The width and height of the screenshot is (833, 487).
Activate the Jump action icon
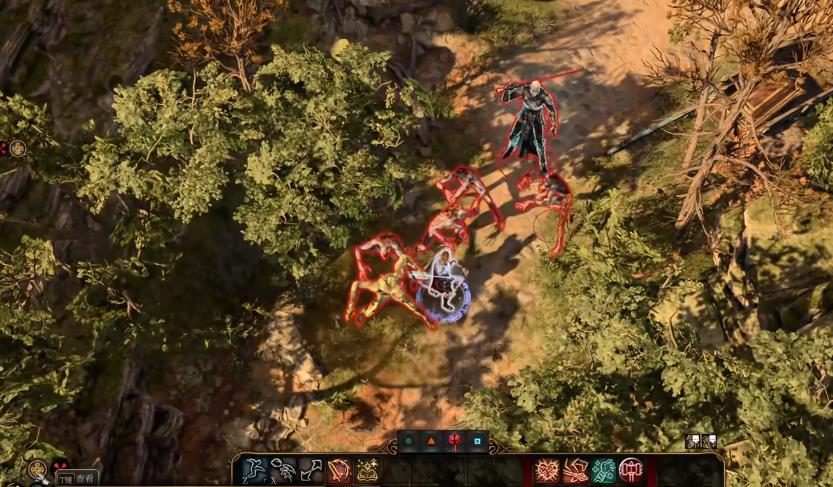[x=254, y=470]
